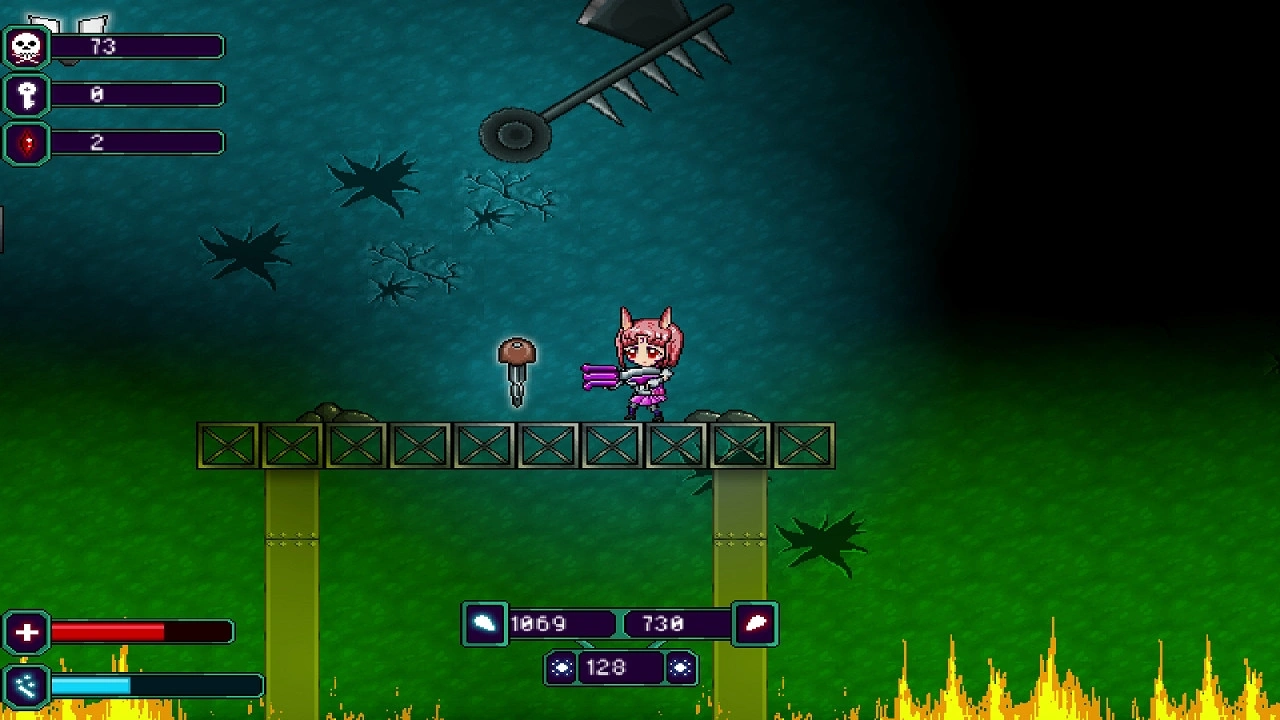Choose the pink feather weapon icon
The width and height of the screenshot is (1280, 720).
point(755,624)
